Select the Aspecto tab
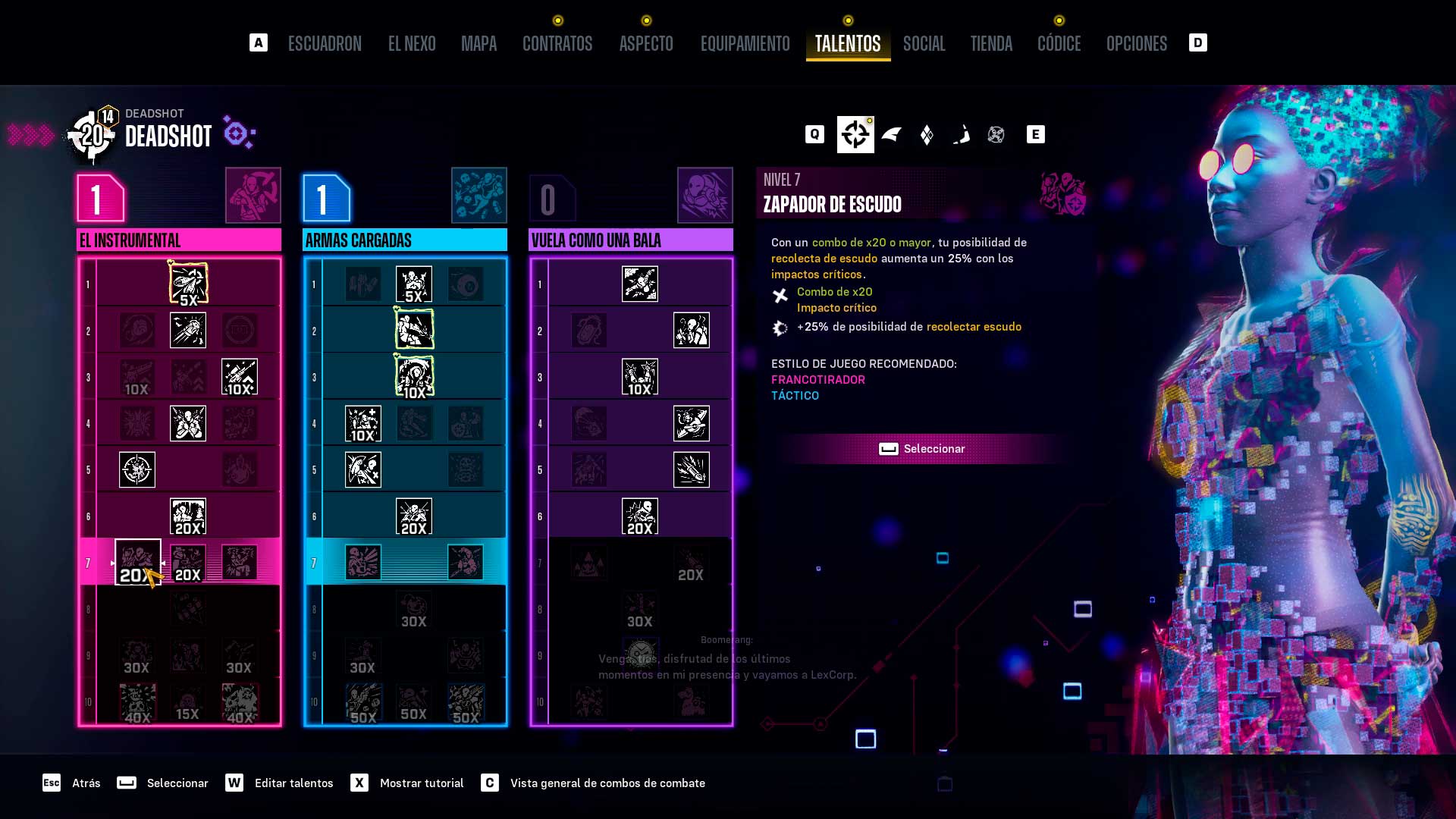 point(646,44)
